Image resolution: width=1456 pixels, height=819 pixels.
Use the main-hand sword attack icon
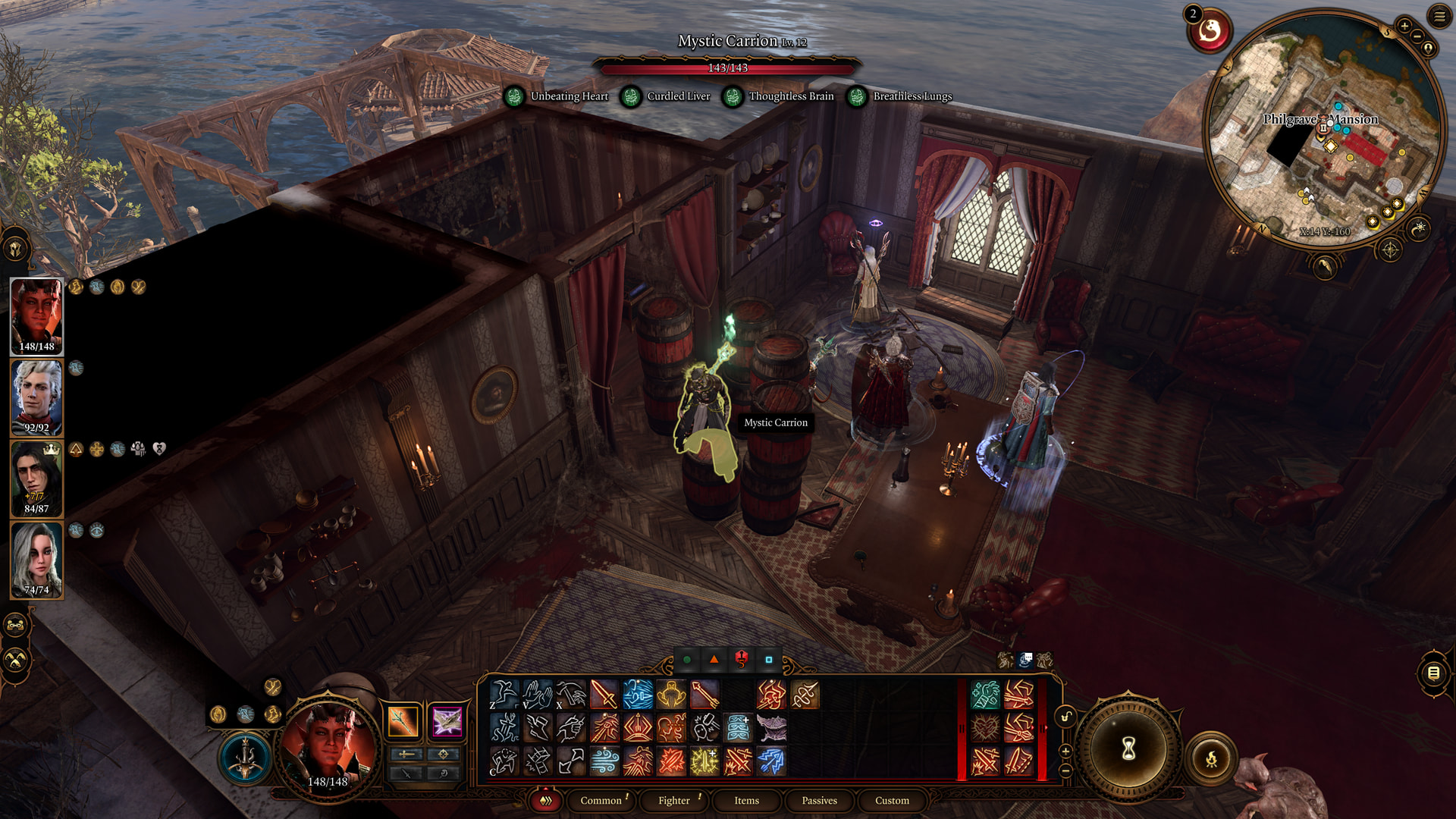[x=604, y=695]
